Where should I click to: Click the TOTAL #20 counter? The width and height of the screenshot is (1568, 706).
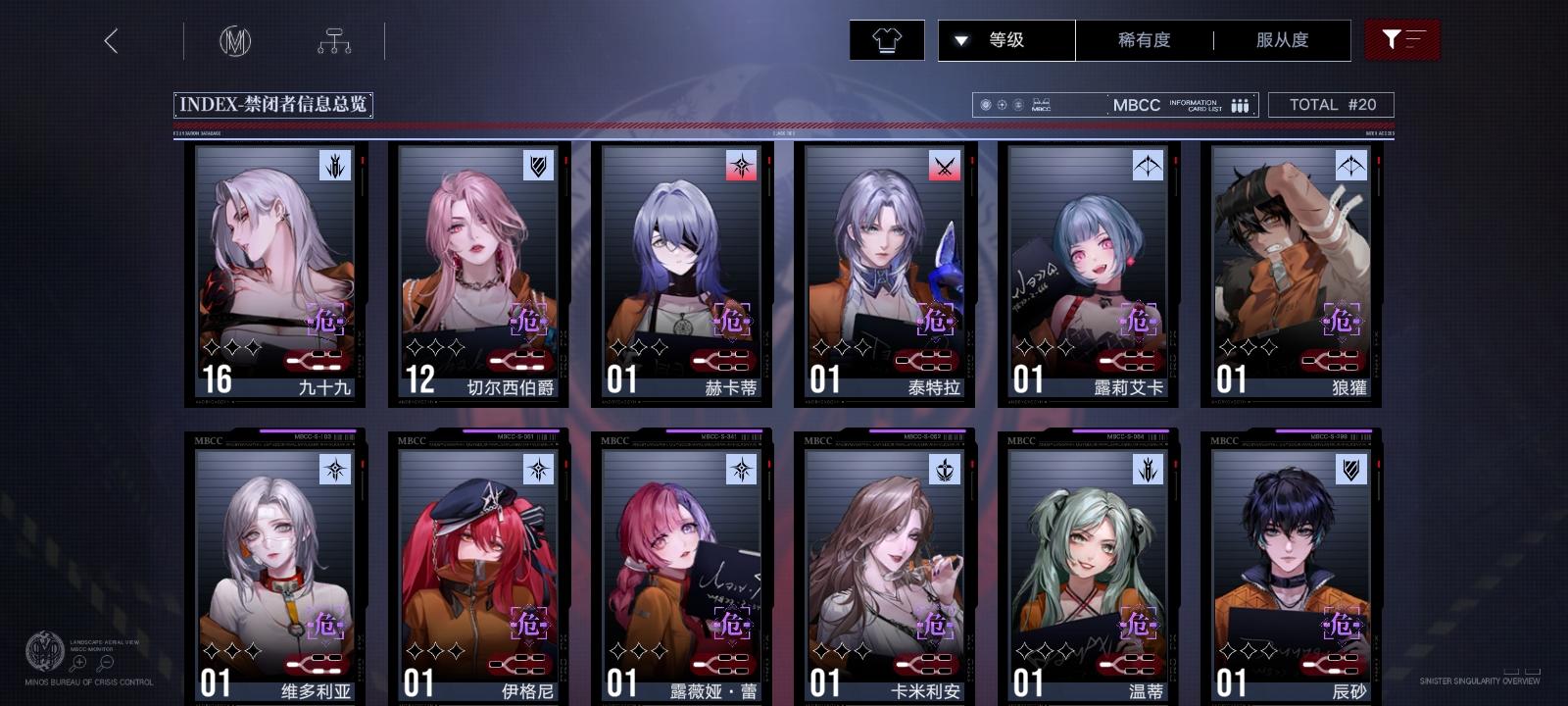click(x=1332, y=105)
